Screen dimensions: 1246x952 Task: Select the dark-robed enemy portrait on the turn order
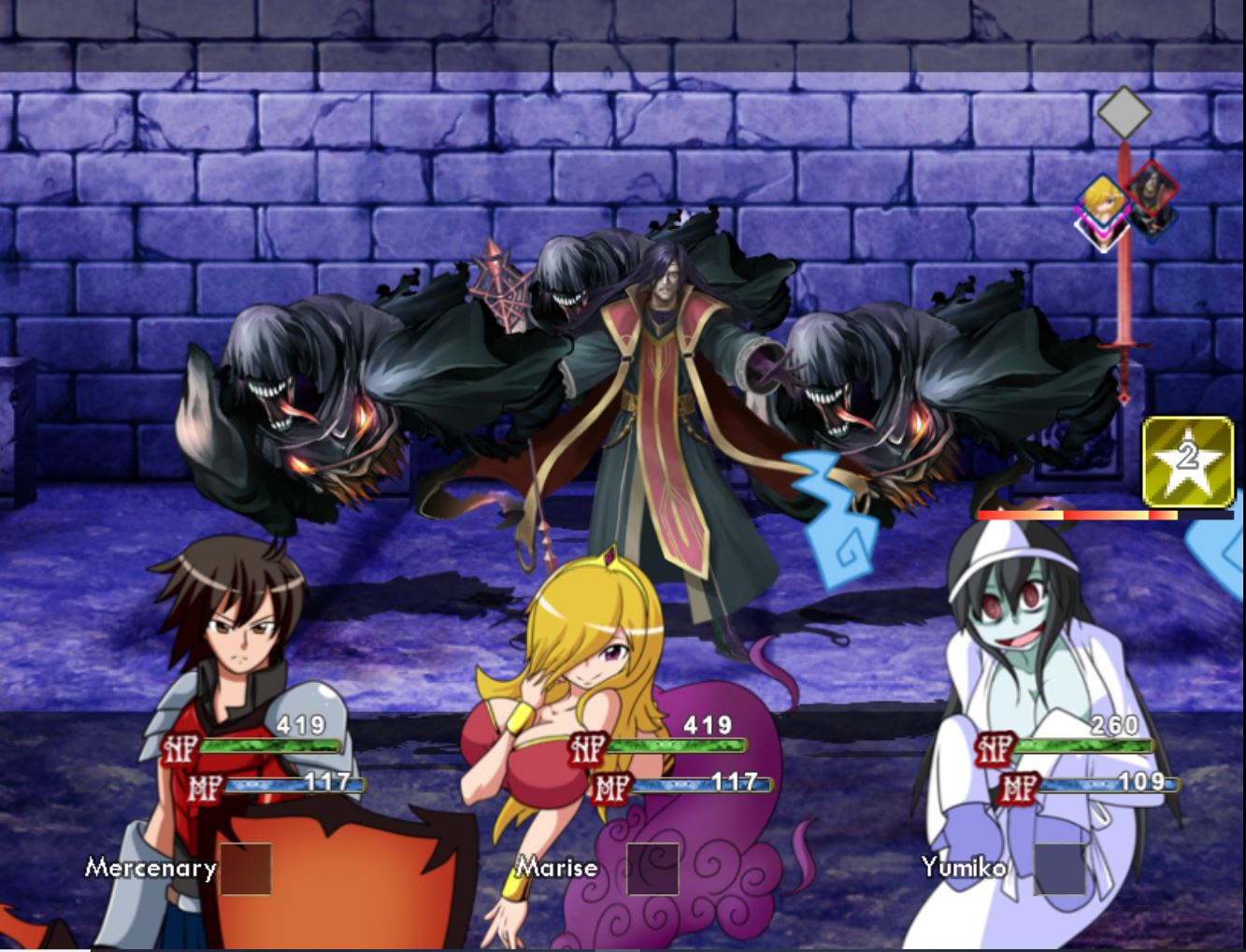(x=1149, y=198)
